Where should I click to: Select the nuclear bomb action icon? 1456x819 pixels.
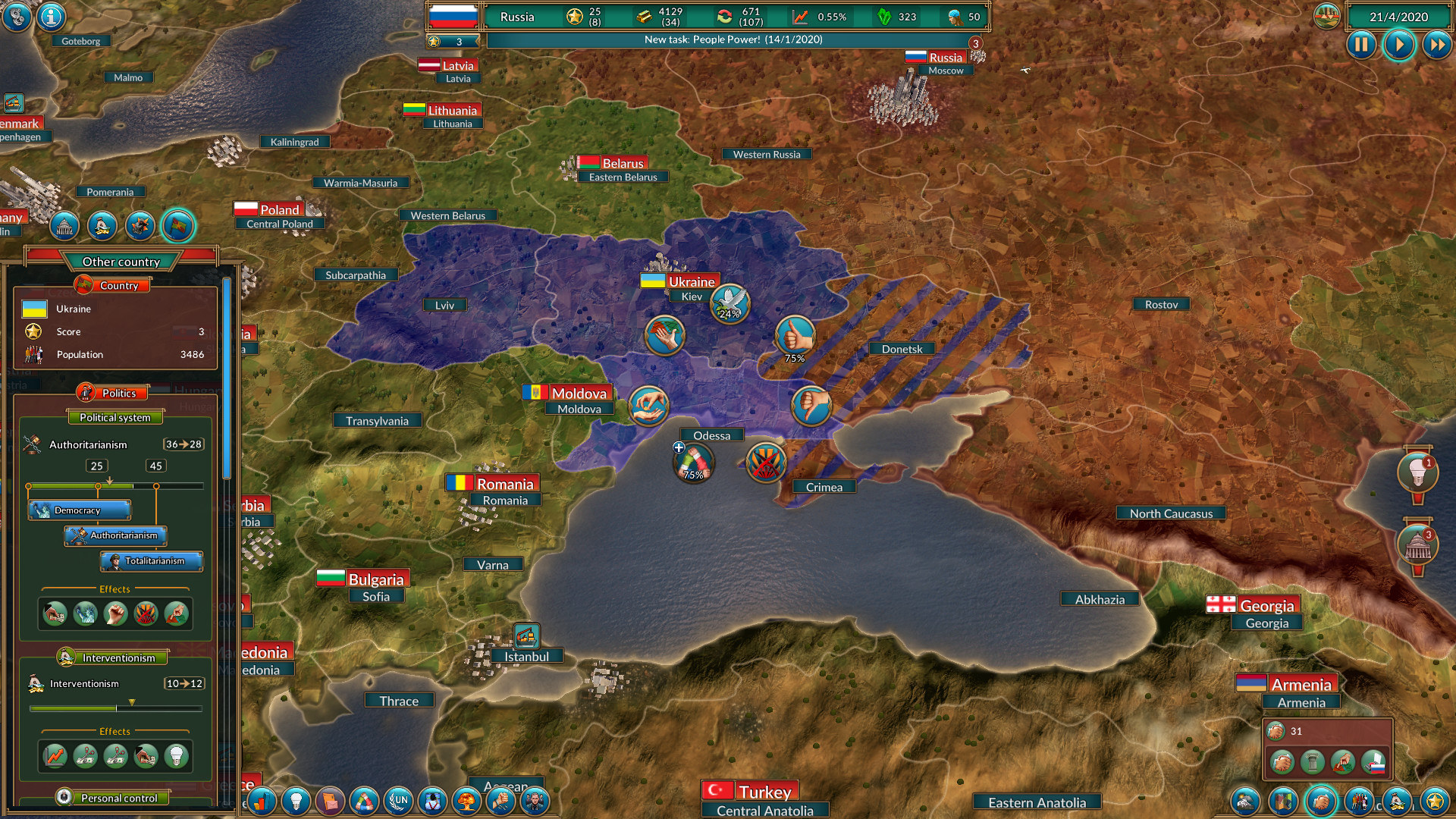(x=469, y=802)
